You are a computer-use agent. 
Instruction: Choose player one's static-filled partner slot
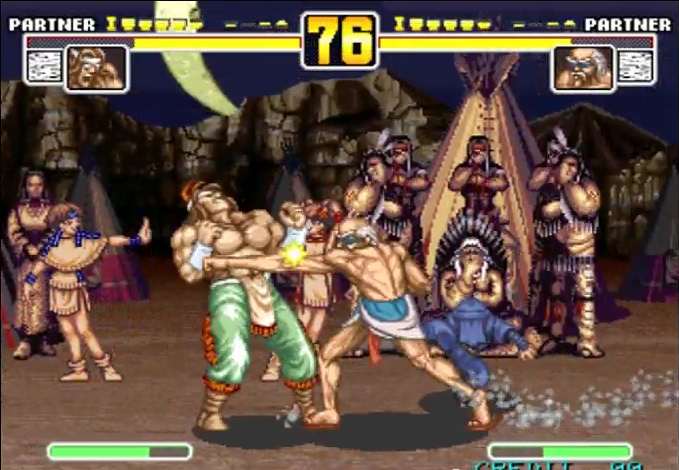tap(42, 67)
